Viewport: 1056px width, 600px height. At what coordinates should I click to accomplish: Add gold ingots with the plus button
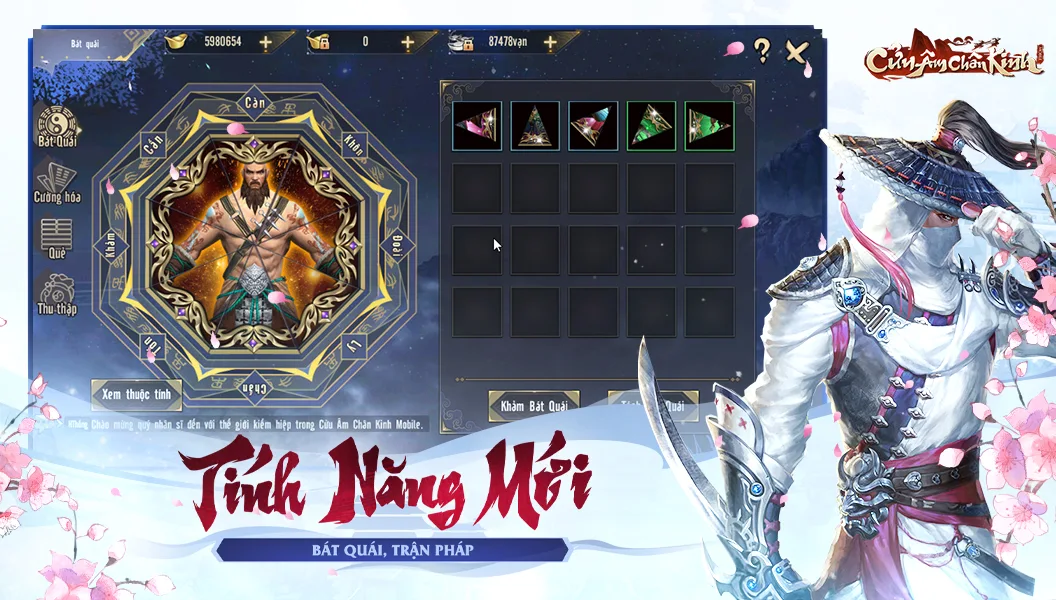(x=265, y=42)
